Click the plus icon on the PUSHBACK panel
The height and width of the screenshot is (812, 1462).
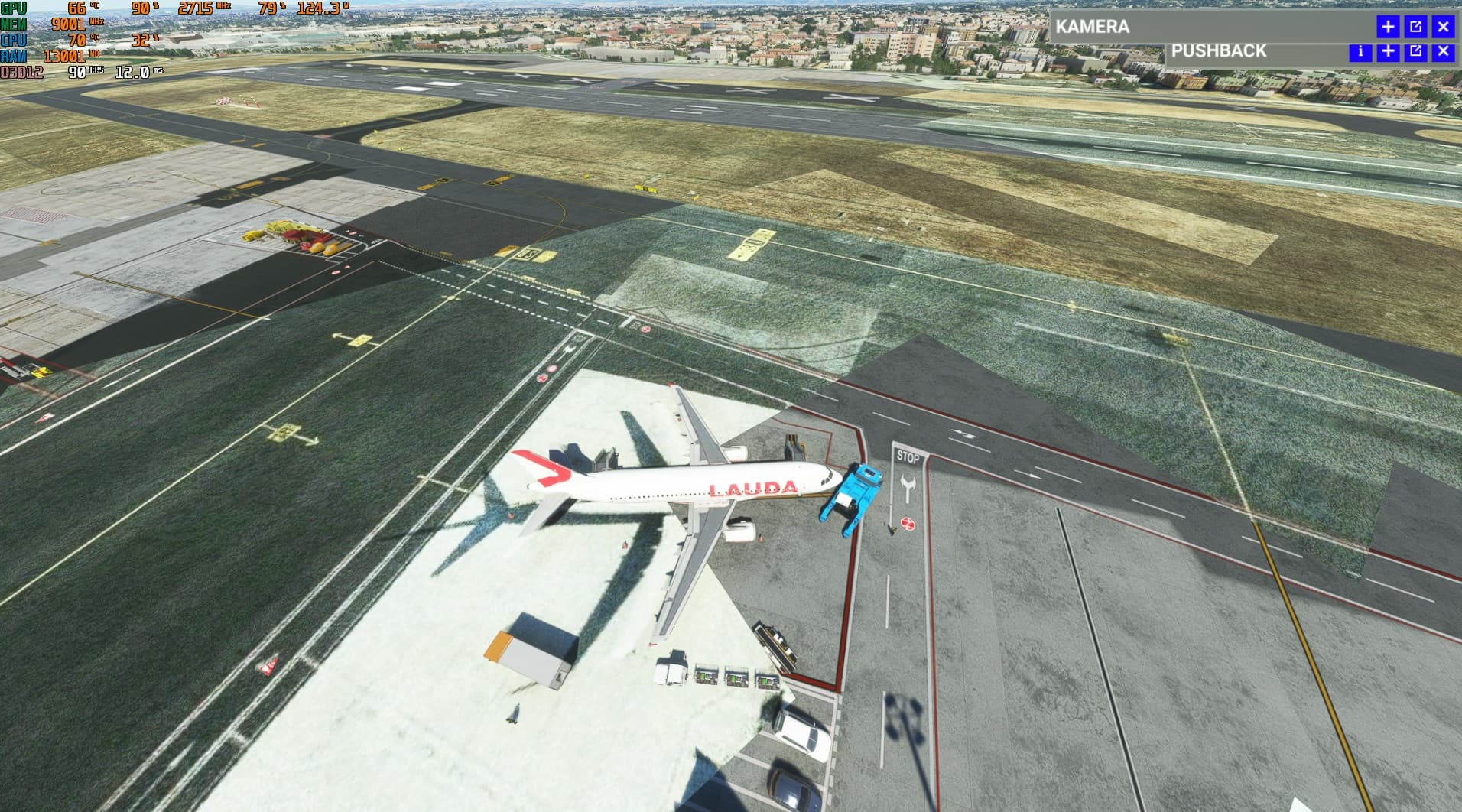click(x=1389, y=52)
